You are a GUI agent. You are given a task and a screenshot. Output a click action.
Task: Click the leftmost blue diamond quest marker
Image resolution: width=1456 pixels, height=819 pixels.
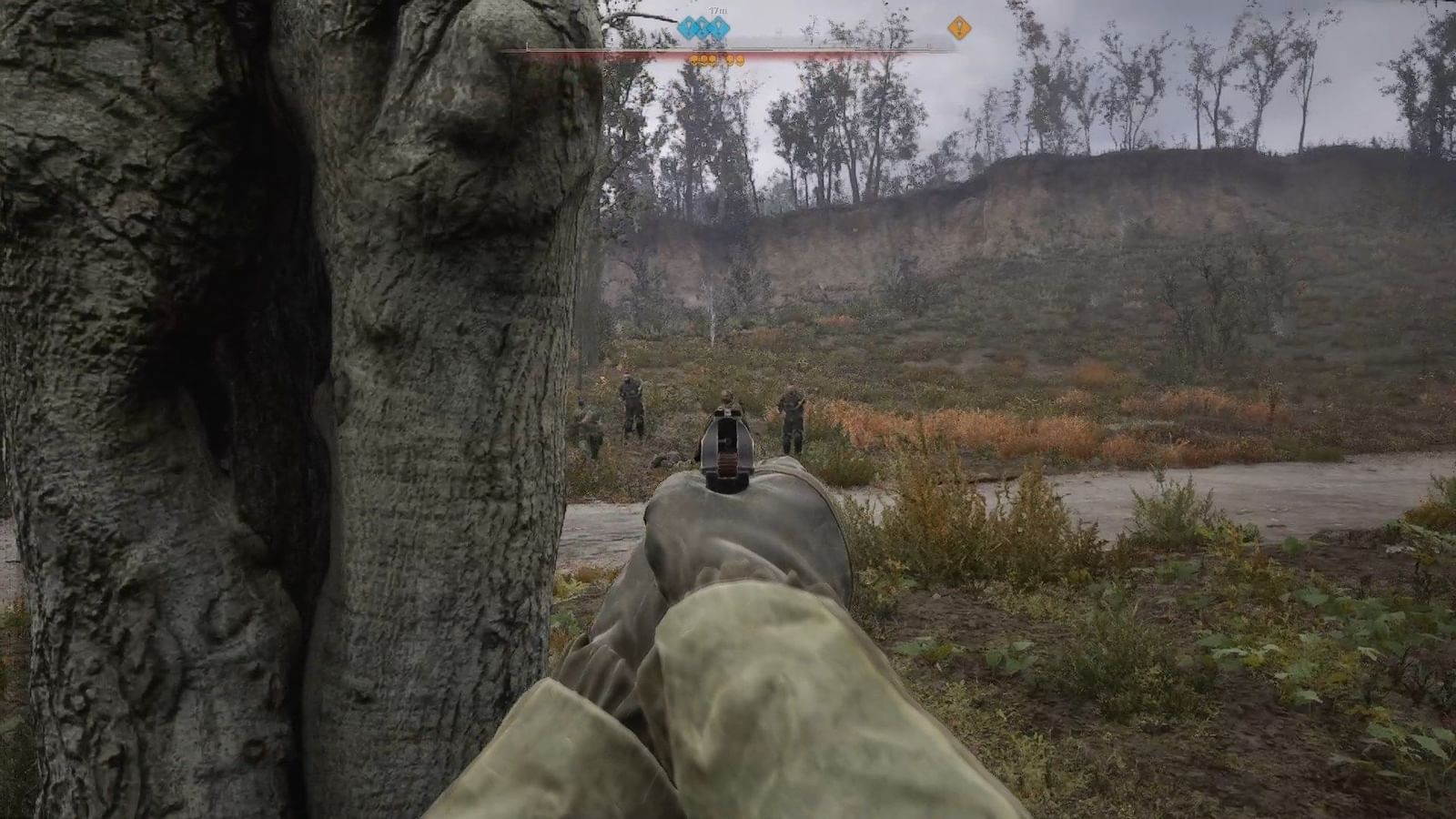click(x=689, y=27)
